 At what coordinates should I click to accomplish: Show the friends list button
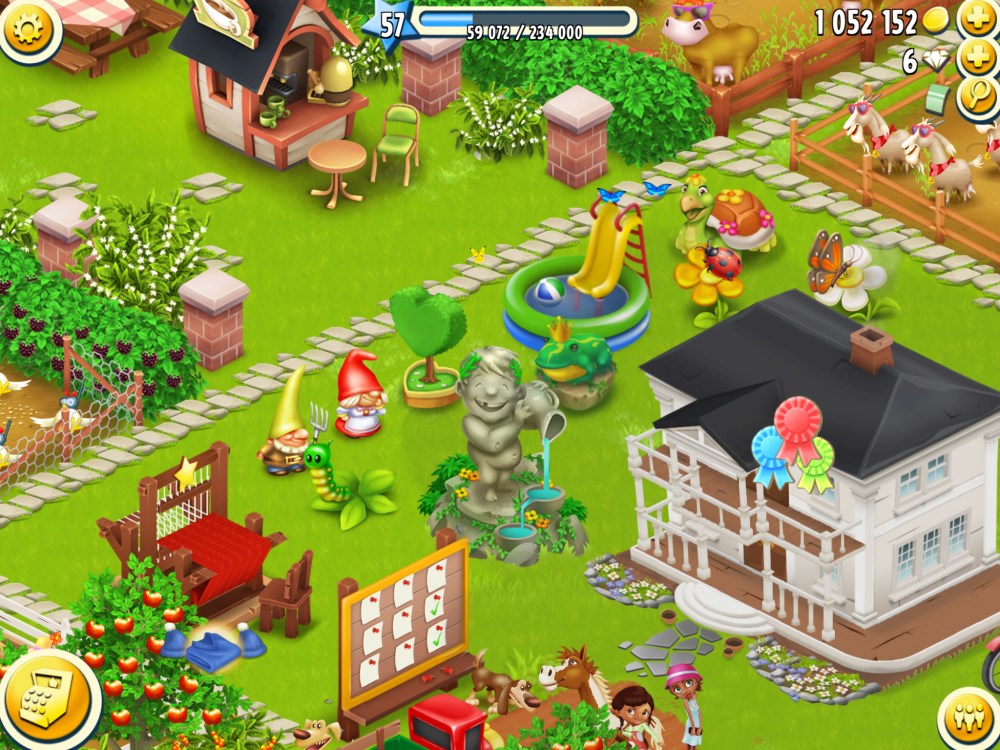click(967, 720)
